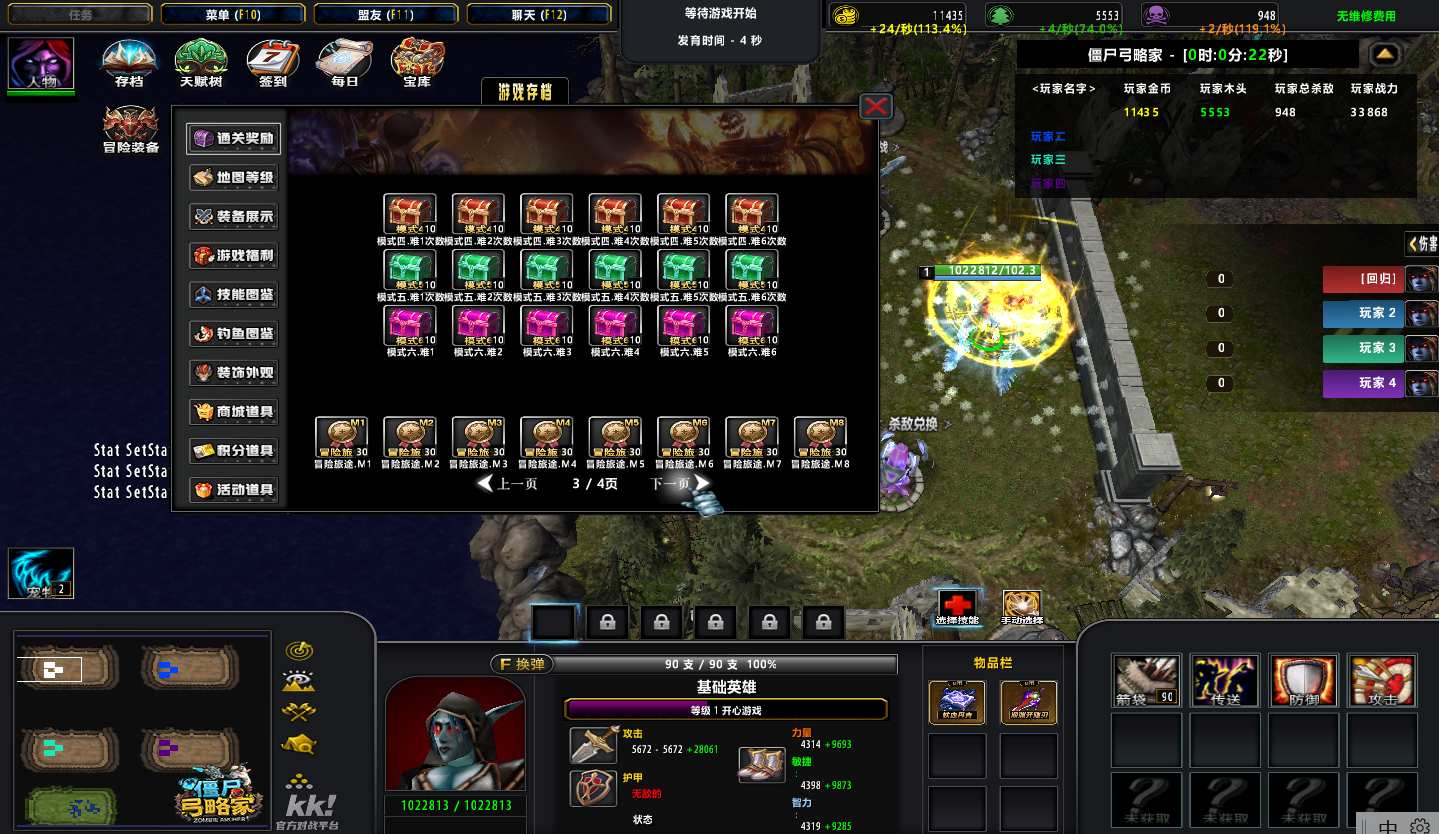Activate the 传送 teleport ability
Screen dimensions: 1439x834
[x=1224, y=681]
